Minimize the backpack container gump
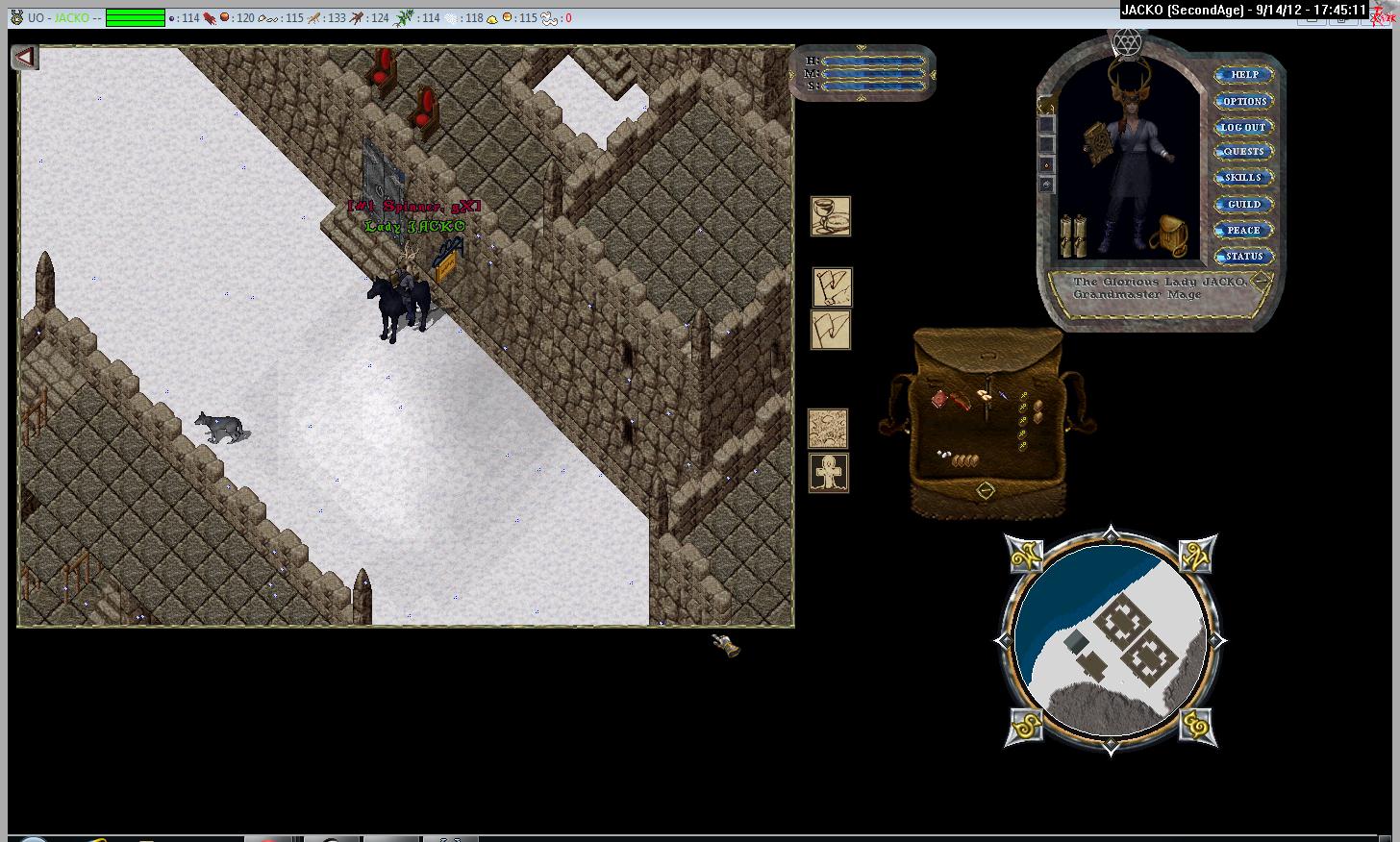Screen dimensions: 1400x842 [x=986, y=491]
